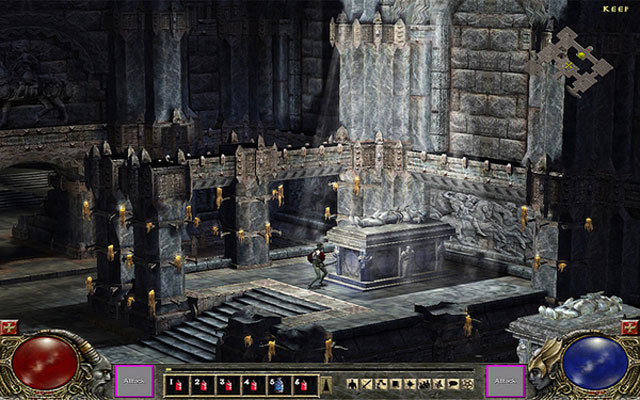Use the red potion in belt slot 2
Screen dimensions: 640x400
click(201, 382)
